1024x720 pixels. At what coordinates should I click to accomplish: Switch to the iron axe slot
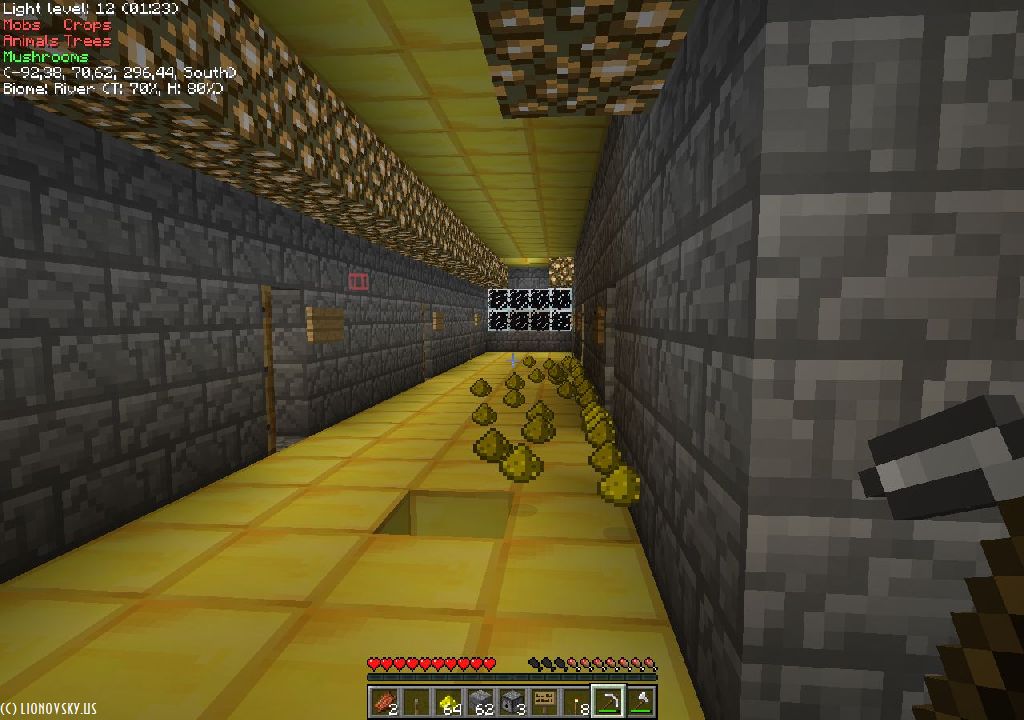click(x=640, y=702)
